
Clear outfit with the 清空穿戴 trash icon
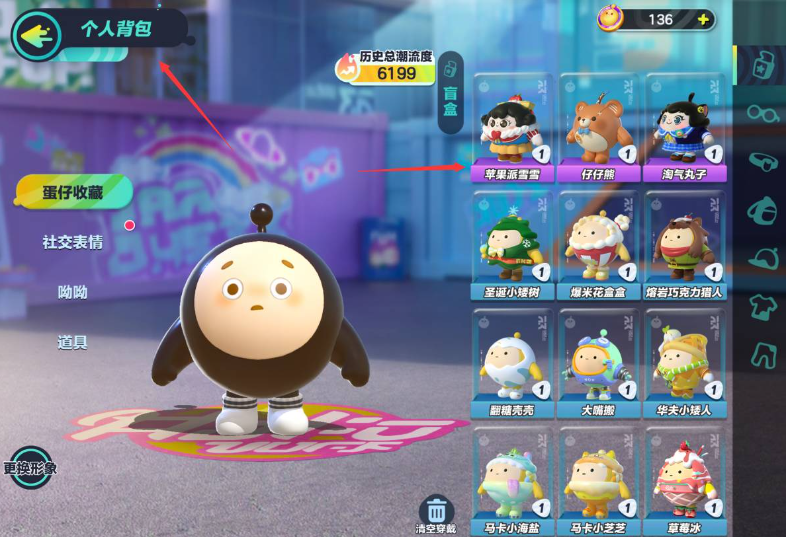pos(436,511)
